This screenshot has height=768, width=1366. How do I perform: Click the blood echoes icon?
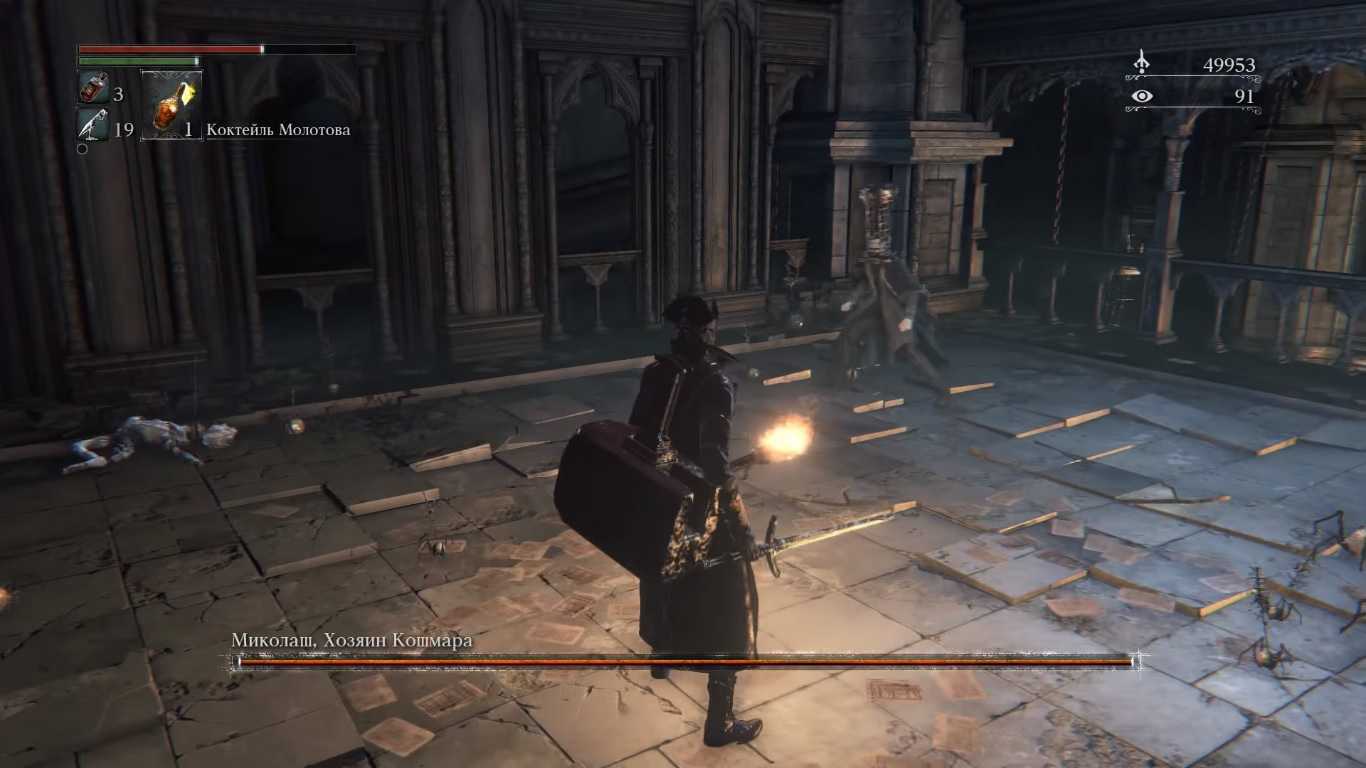[1141, 64]
